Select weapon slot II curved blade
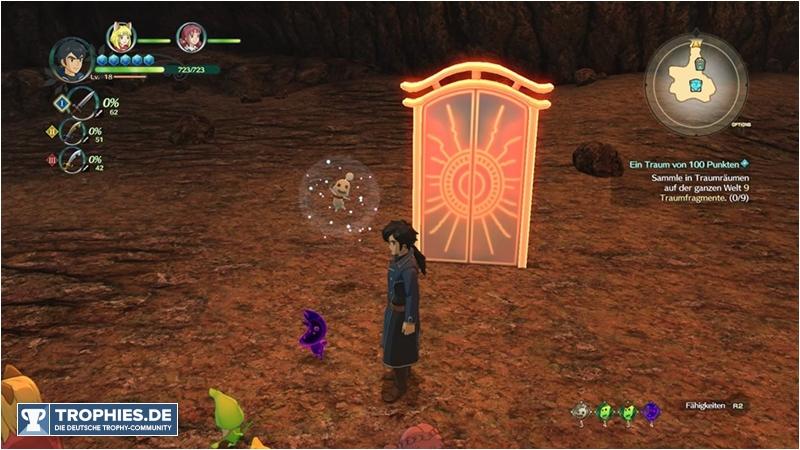The width and height of the screenshot is (800, 450). tap(73, 132)
